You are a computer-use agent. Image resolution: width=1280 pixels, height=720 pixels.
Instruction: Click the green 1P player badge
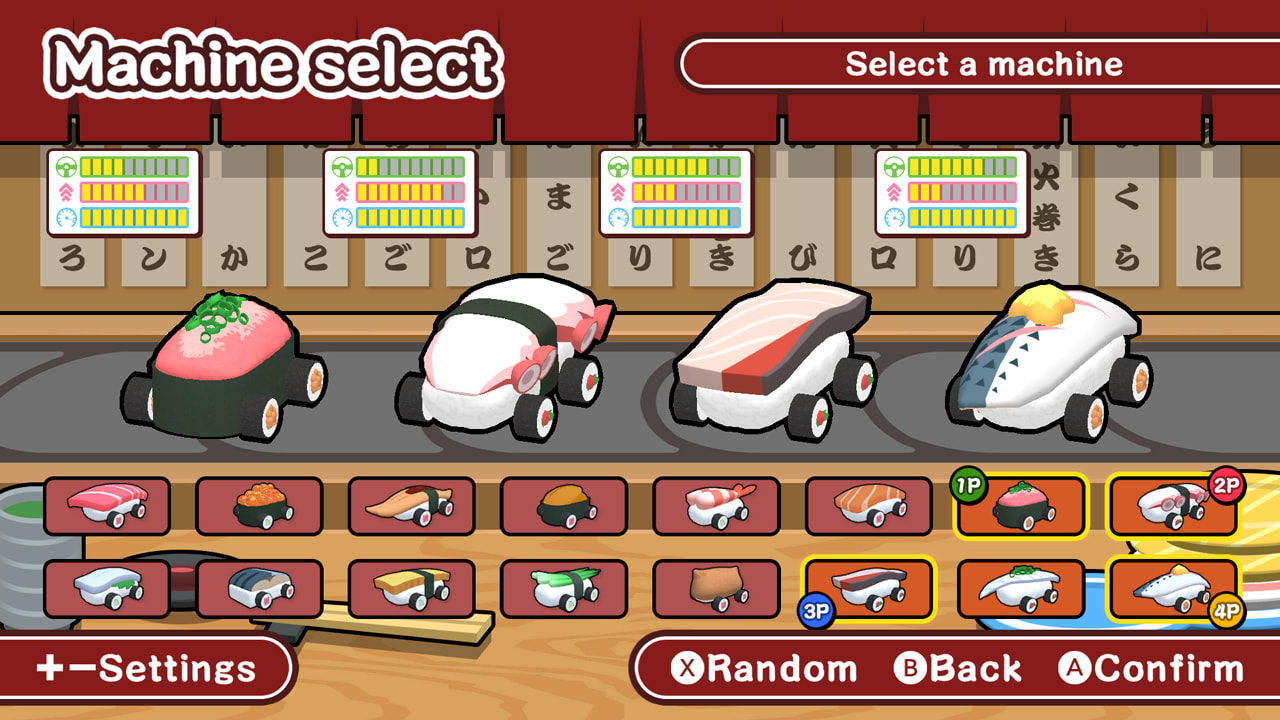point(967,485)
